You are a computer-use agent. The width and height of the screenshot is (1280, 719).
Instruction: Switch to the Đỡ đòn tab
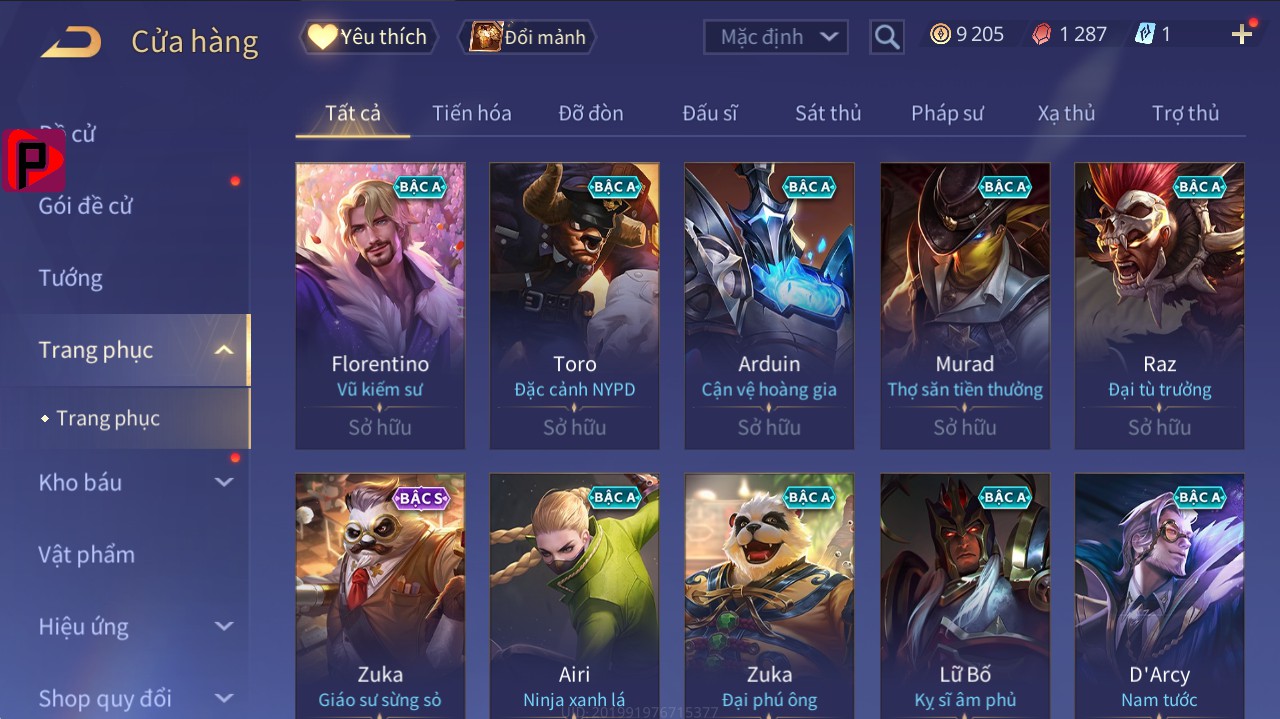click(x=590, y=113)
